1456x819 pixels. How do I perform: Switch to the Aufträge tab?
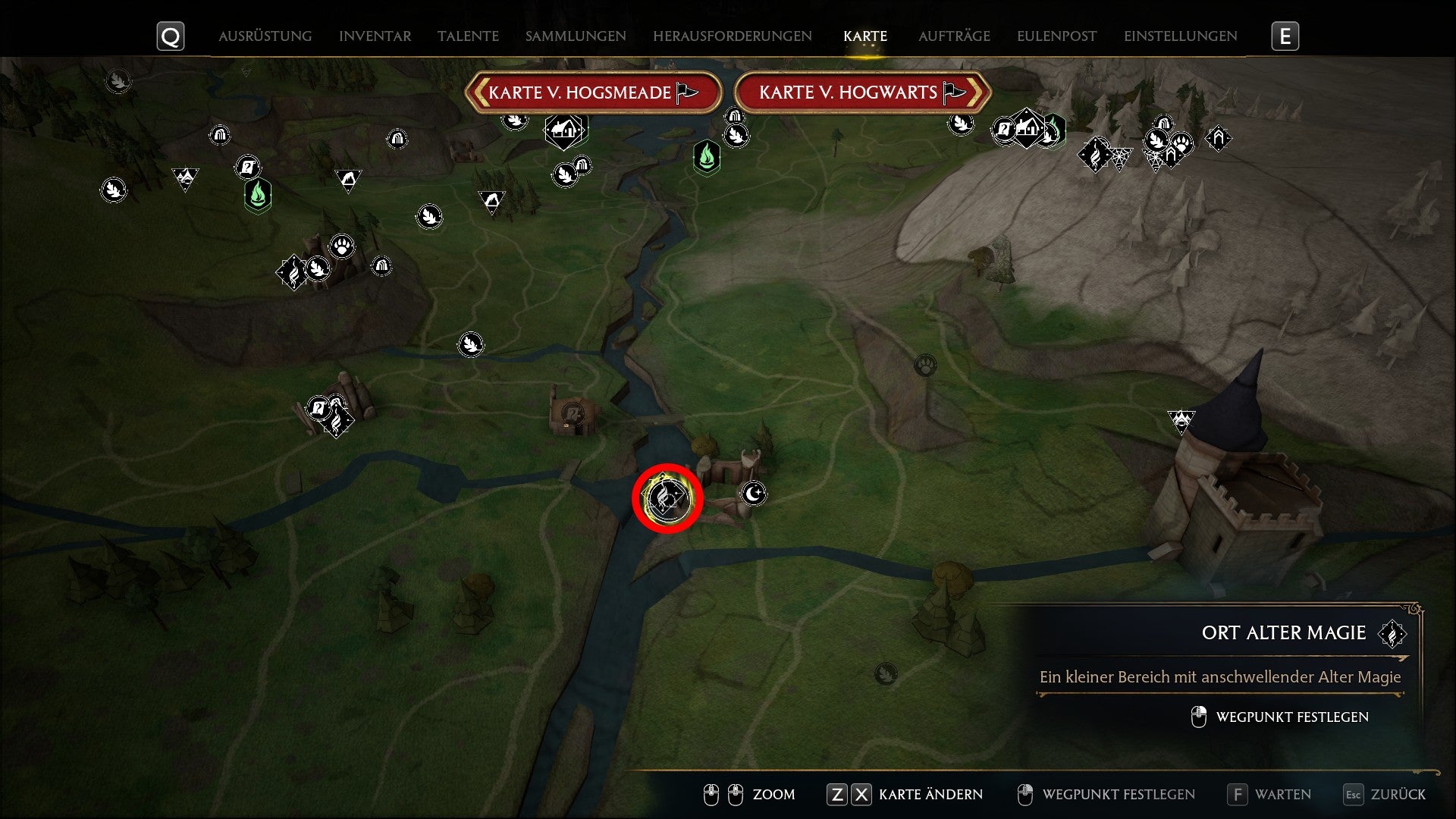tap(955, 36)
